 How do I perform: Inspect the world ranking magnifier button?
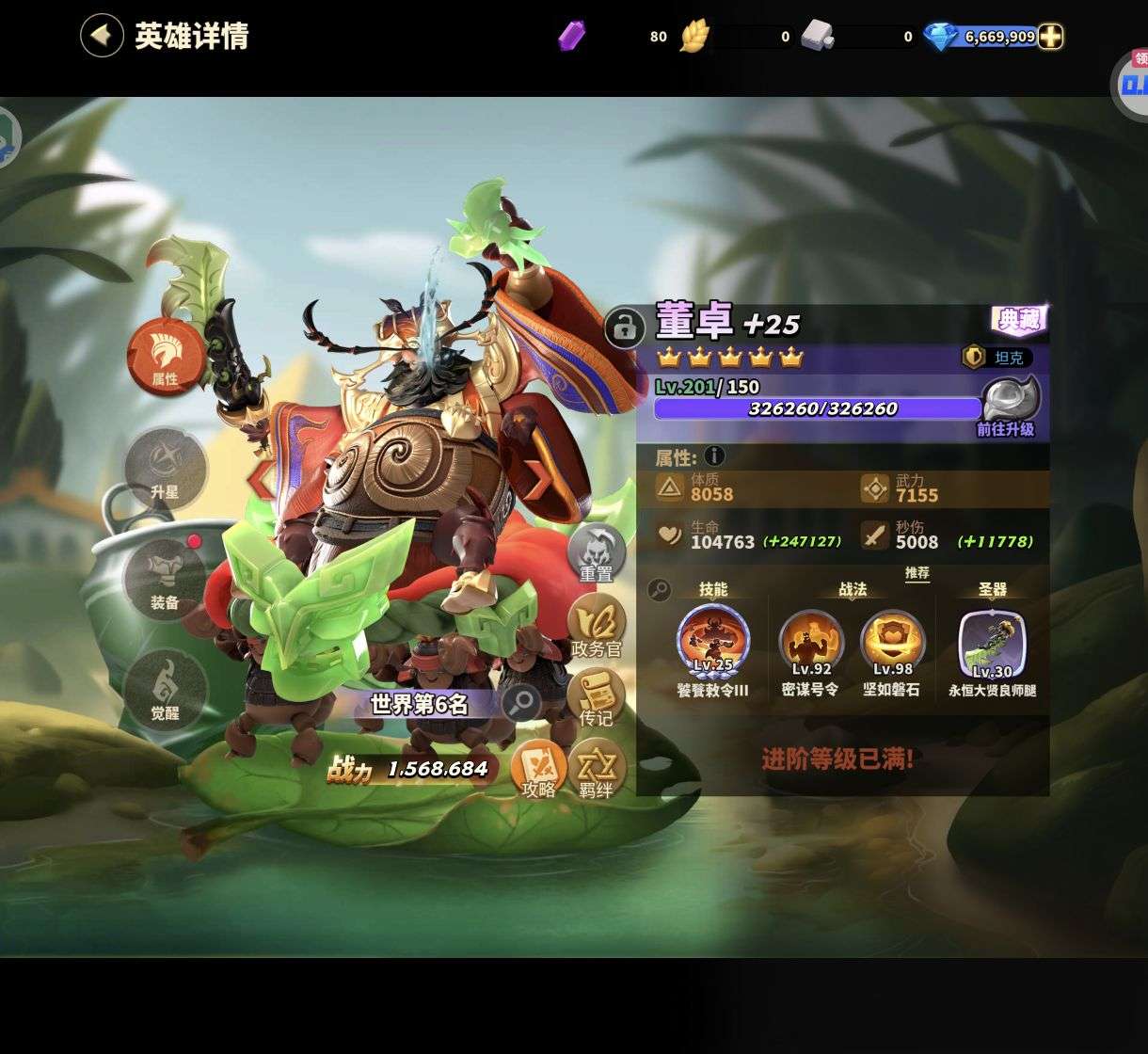tap(520, 702)
